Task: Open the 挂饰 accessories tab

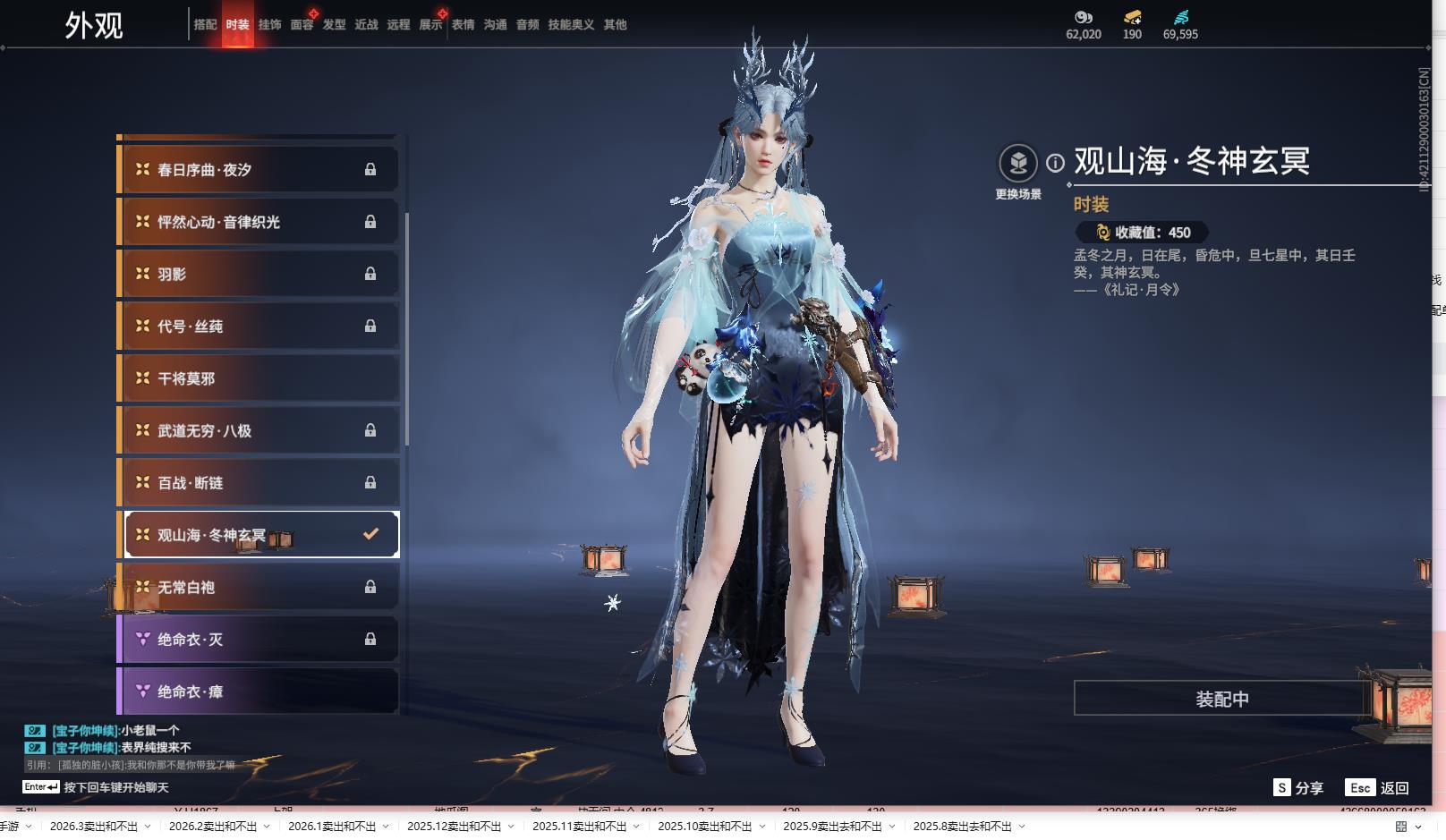Action: click(x=269, y=25)
